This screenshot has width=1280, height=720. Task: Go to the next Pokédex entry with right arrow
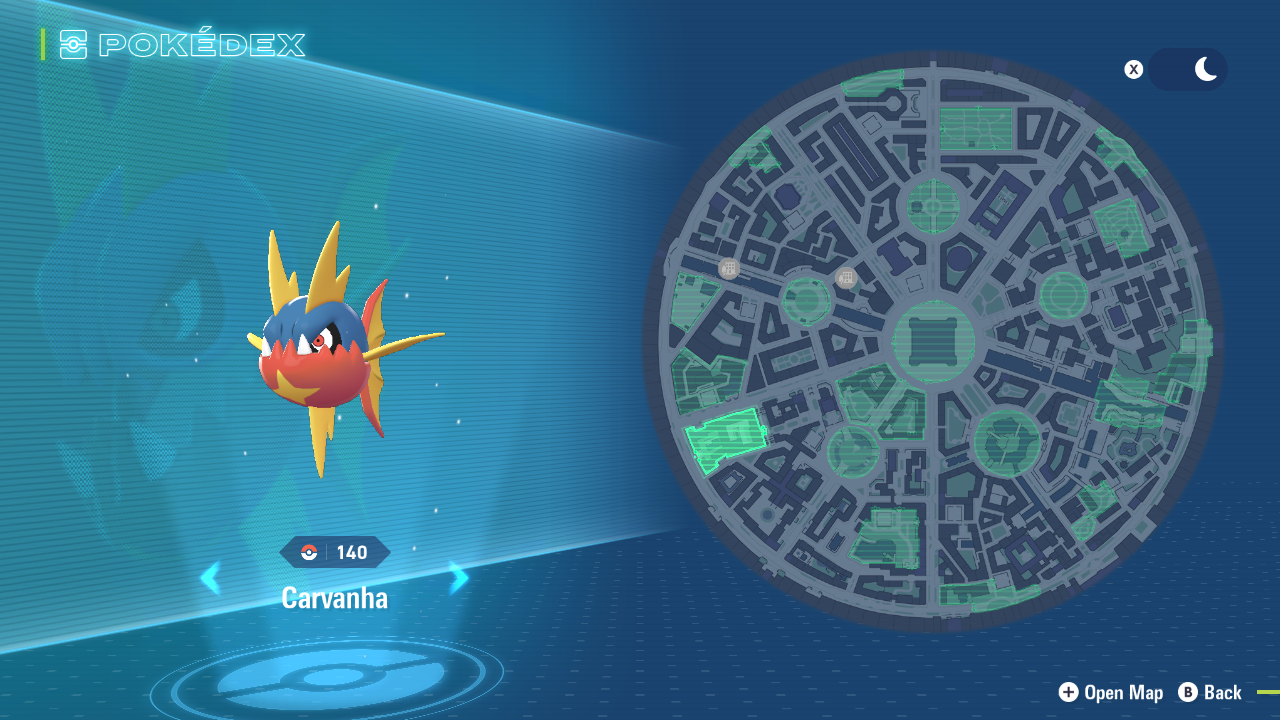click(458, 577)
